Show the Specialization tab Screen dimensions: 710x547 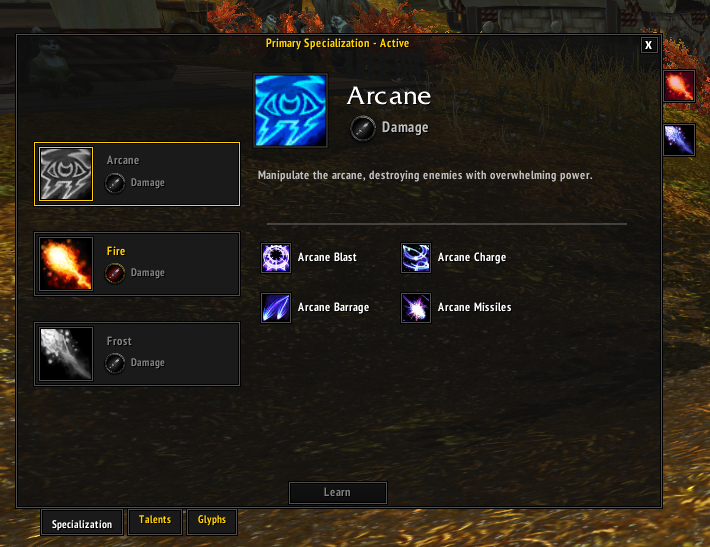(x=83, y=523)
